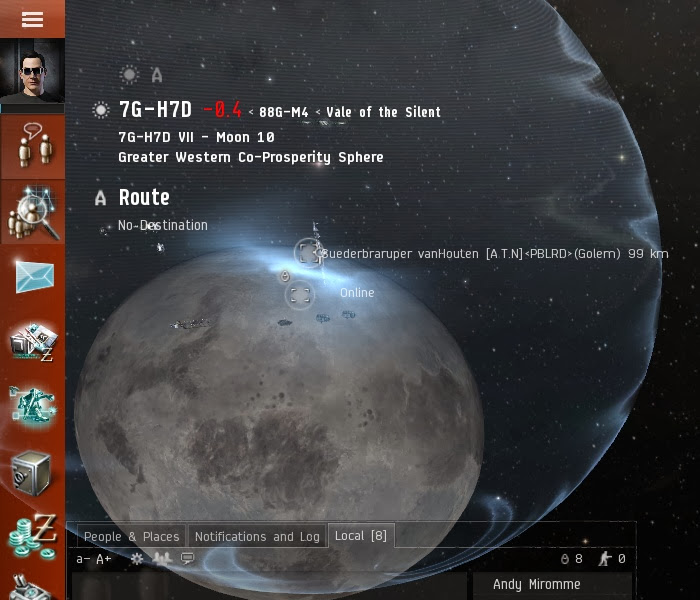Select Andy Miromme in the Local member list
The image size is (700, 600).
point(536,585)
